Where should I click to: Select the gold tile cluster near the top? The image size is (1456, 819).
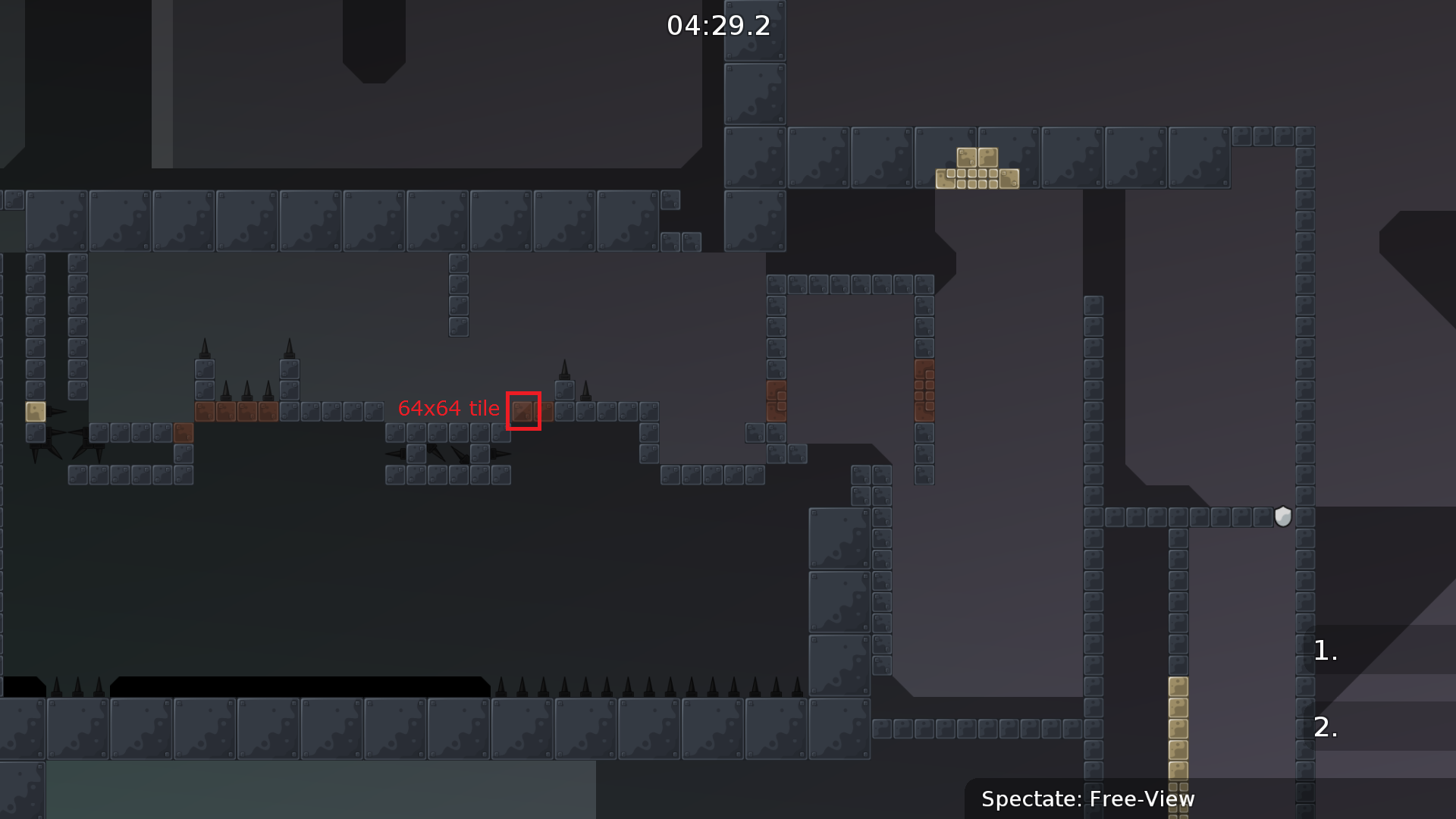coord(978,171)
